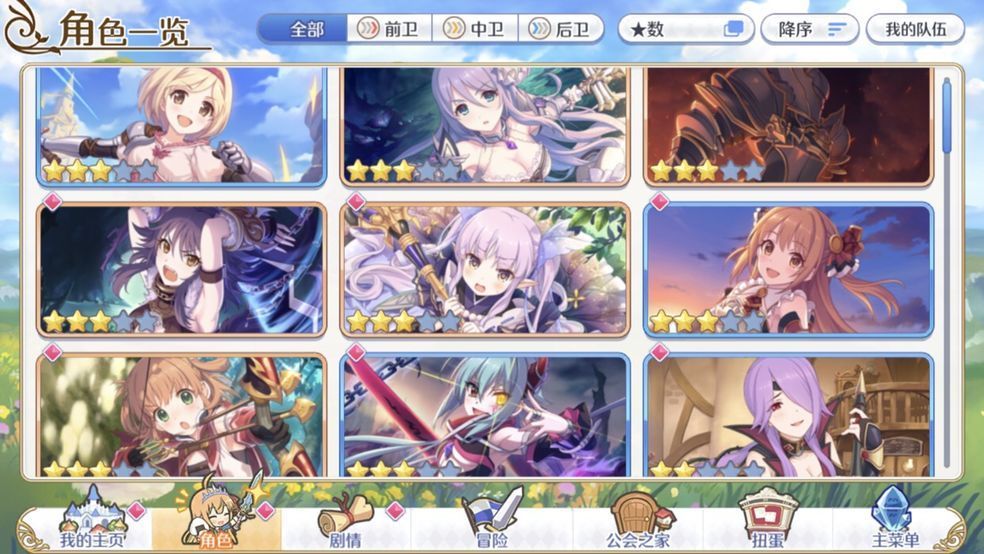
Task: Select the blonde armored knight card
Action: (182, 125)
